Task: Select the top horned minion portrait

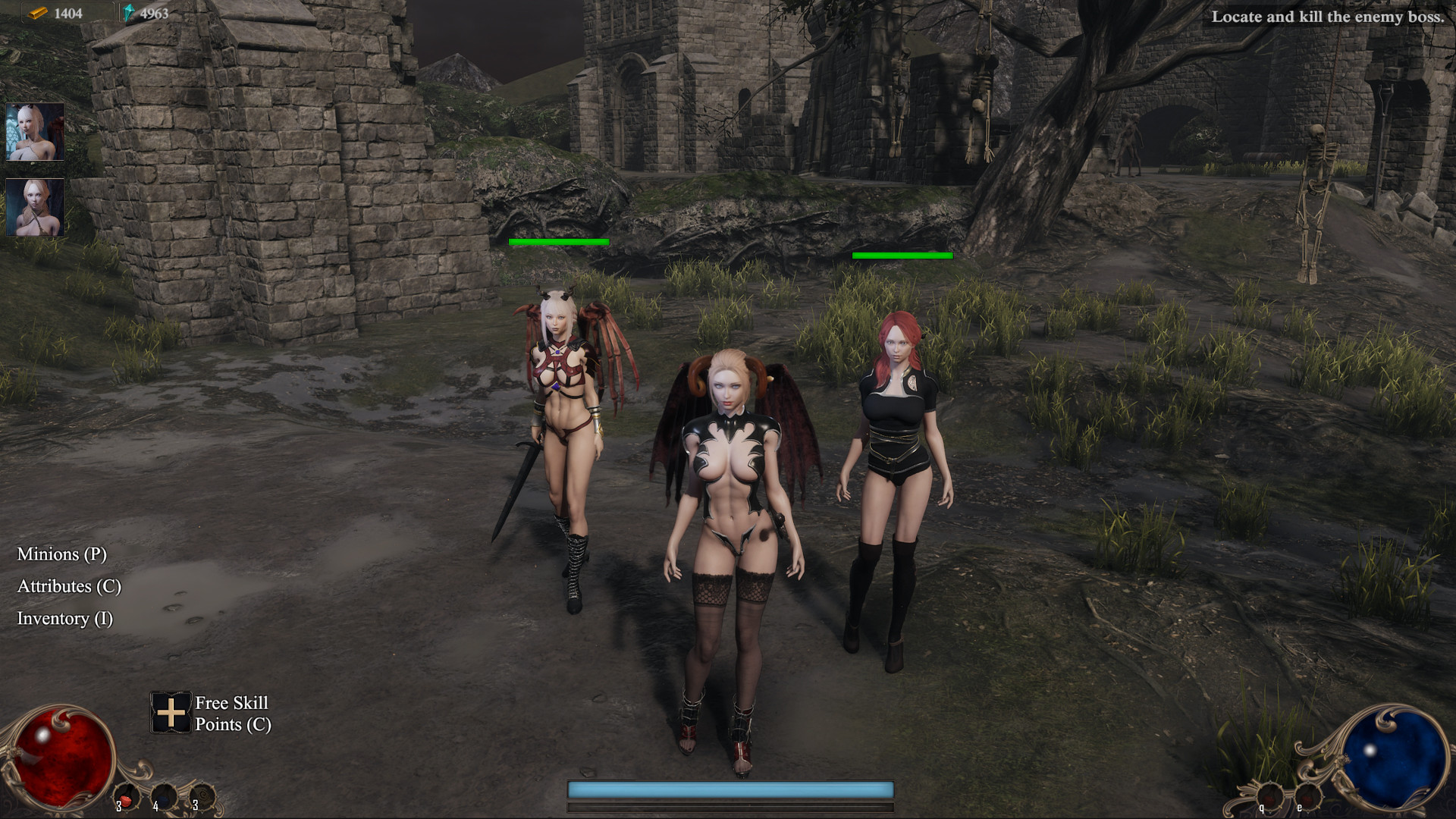Action: tap(34, 133)
